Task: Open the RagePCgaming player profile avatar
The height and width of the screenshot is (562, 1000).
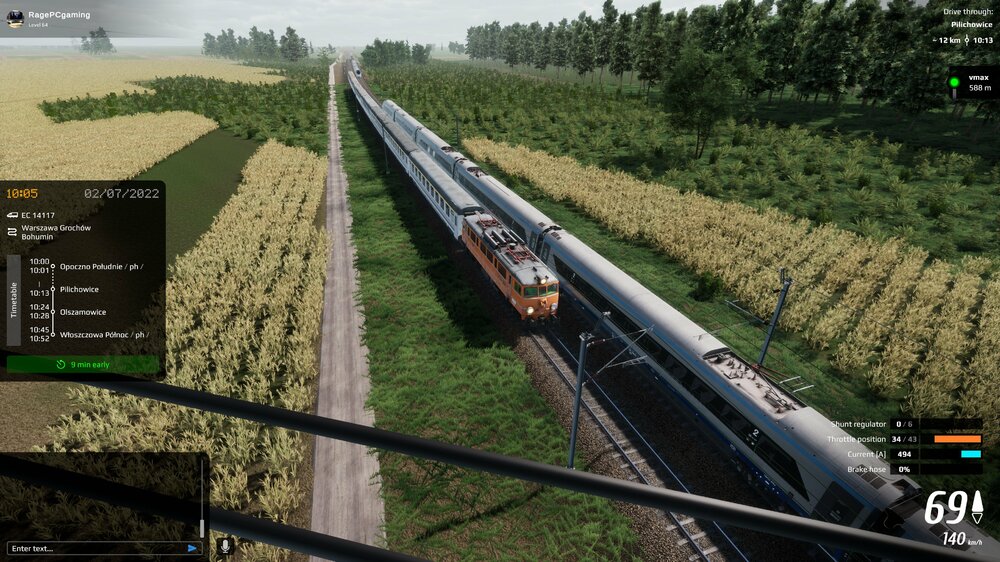Action: point(15,18)
